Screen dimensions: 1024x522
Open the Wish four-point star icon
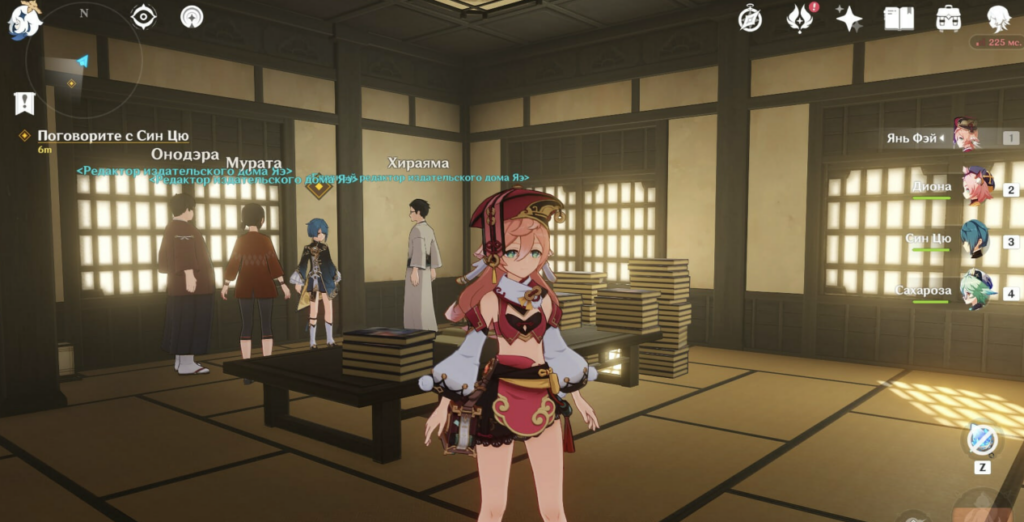point(849,18)
